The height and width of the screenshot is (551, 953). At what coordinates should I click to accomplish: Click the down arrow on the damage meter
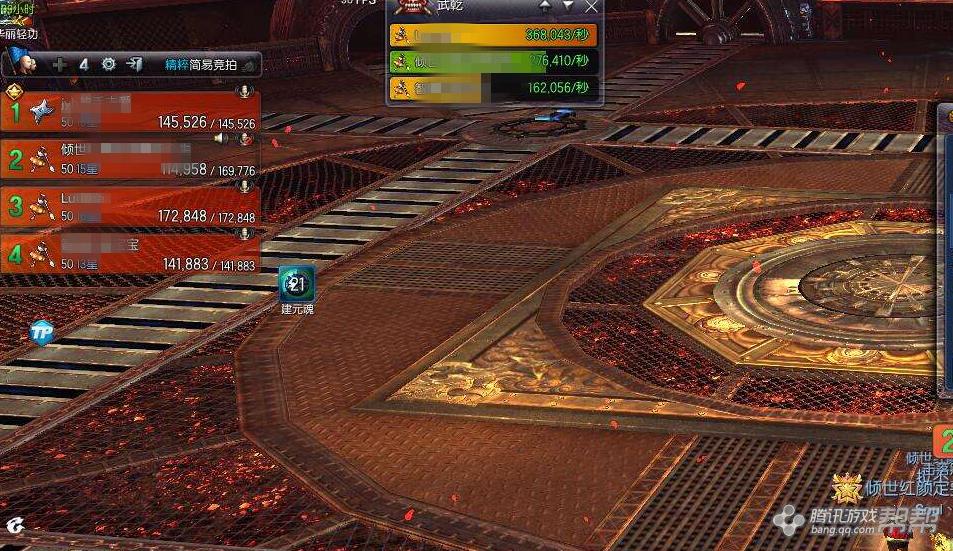tap(568, 6)
